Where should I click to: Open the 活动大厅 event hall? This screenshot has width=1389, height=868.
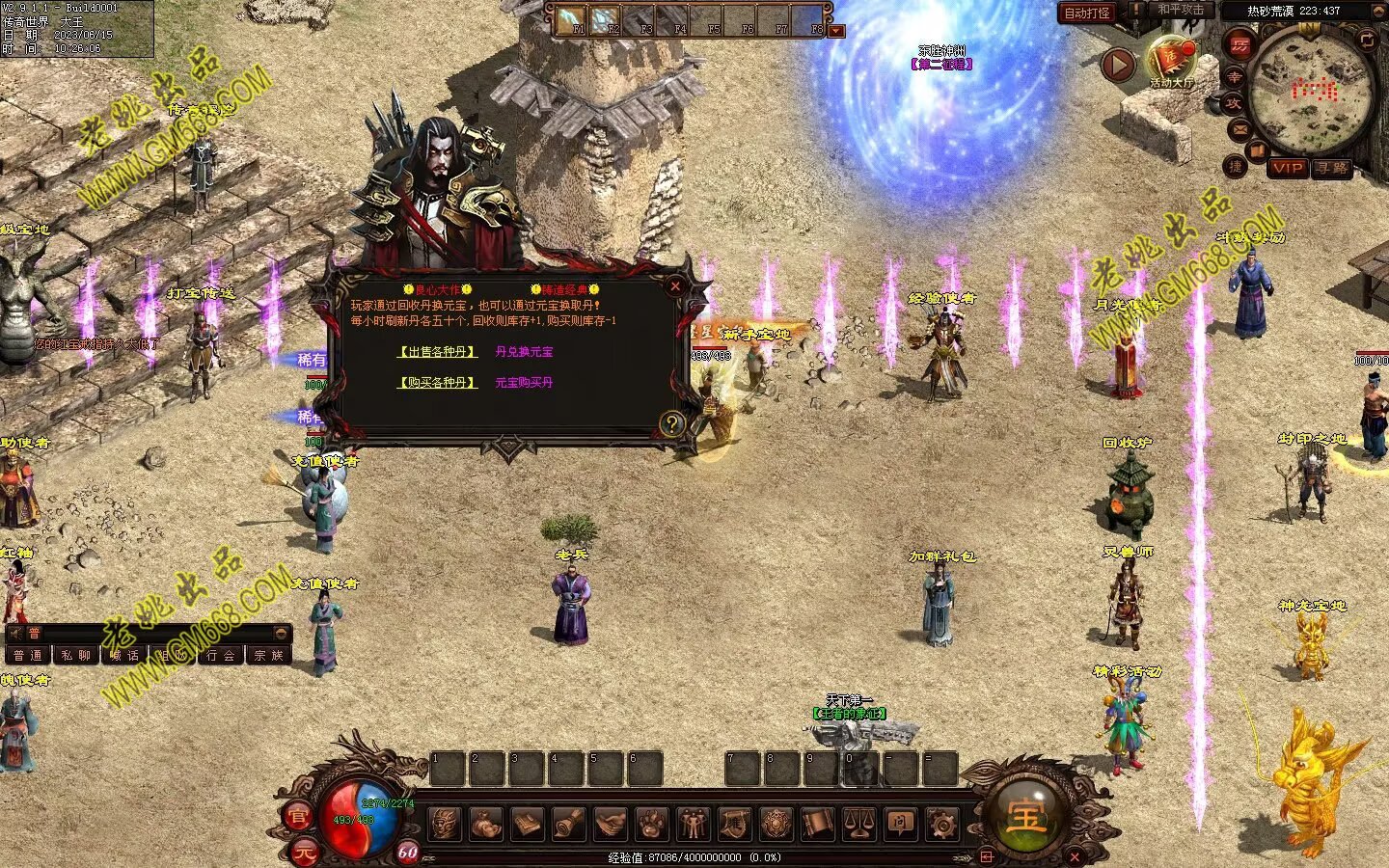[1171, 60]
